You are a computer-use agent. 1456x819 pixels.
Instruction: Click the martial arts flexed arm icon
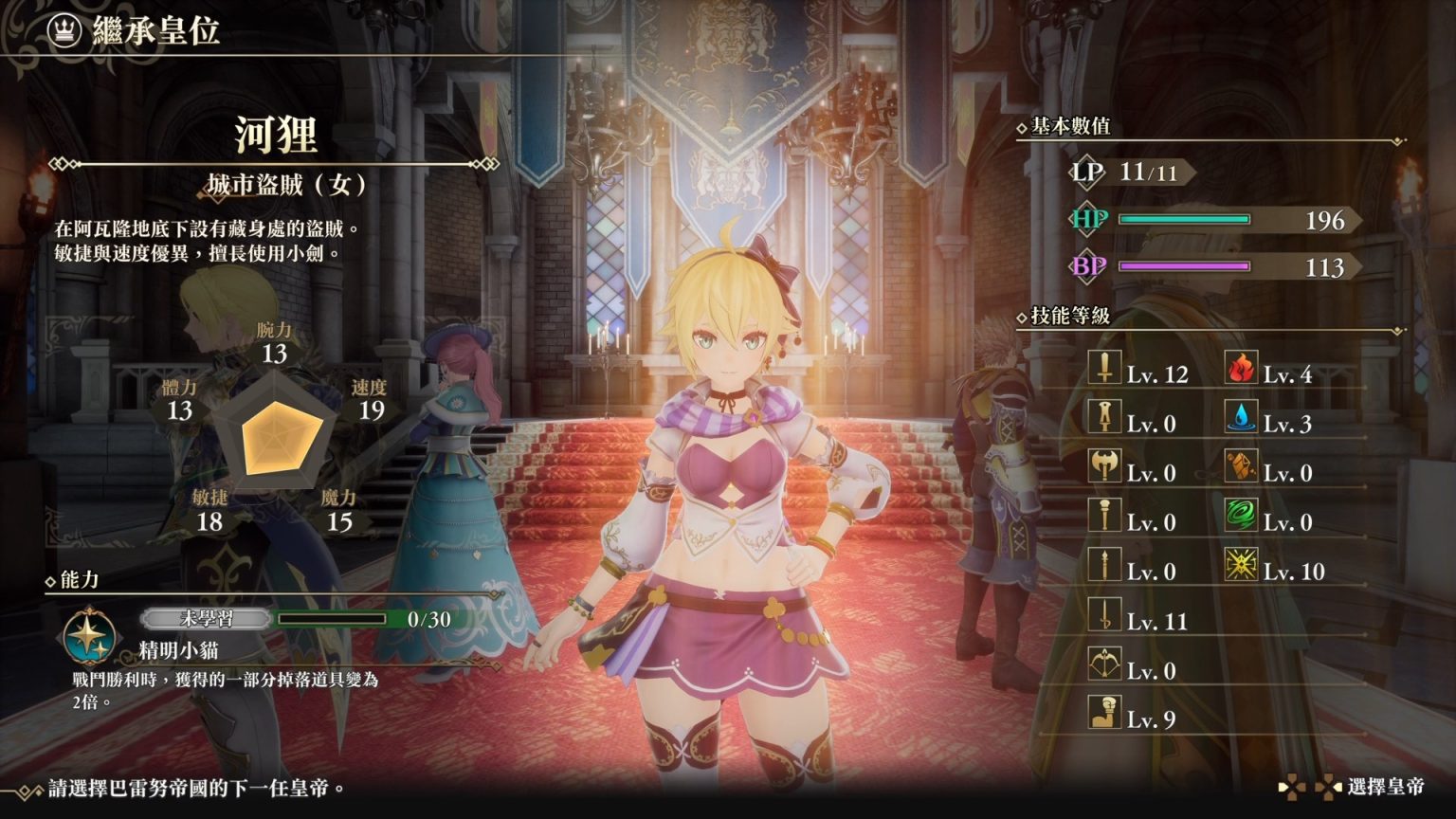coord(1104,712)
